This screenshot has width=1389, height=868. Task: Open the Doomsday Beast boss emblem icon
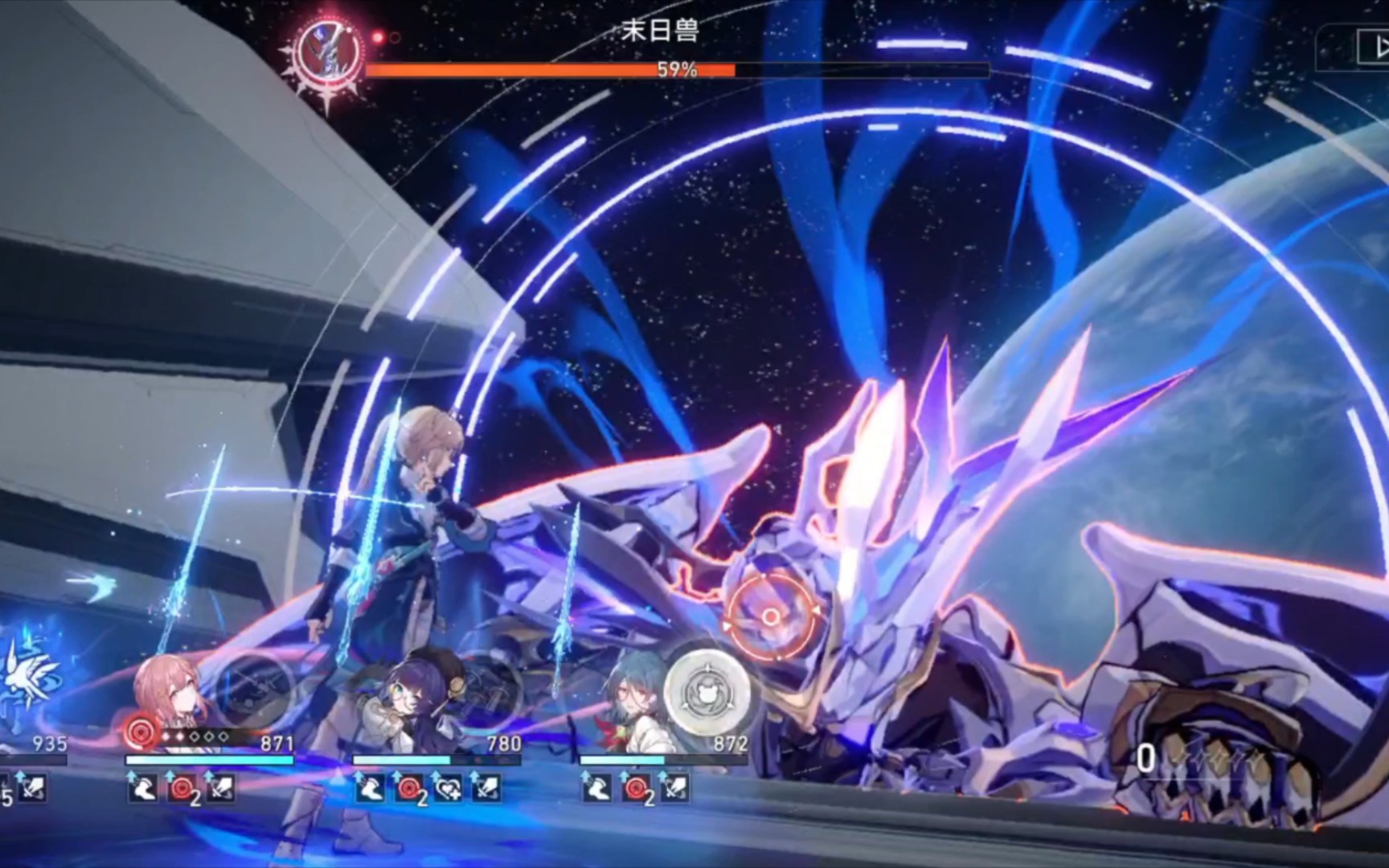326,50
